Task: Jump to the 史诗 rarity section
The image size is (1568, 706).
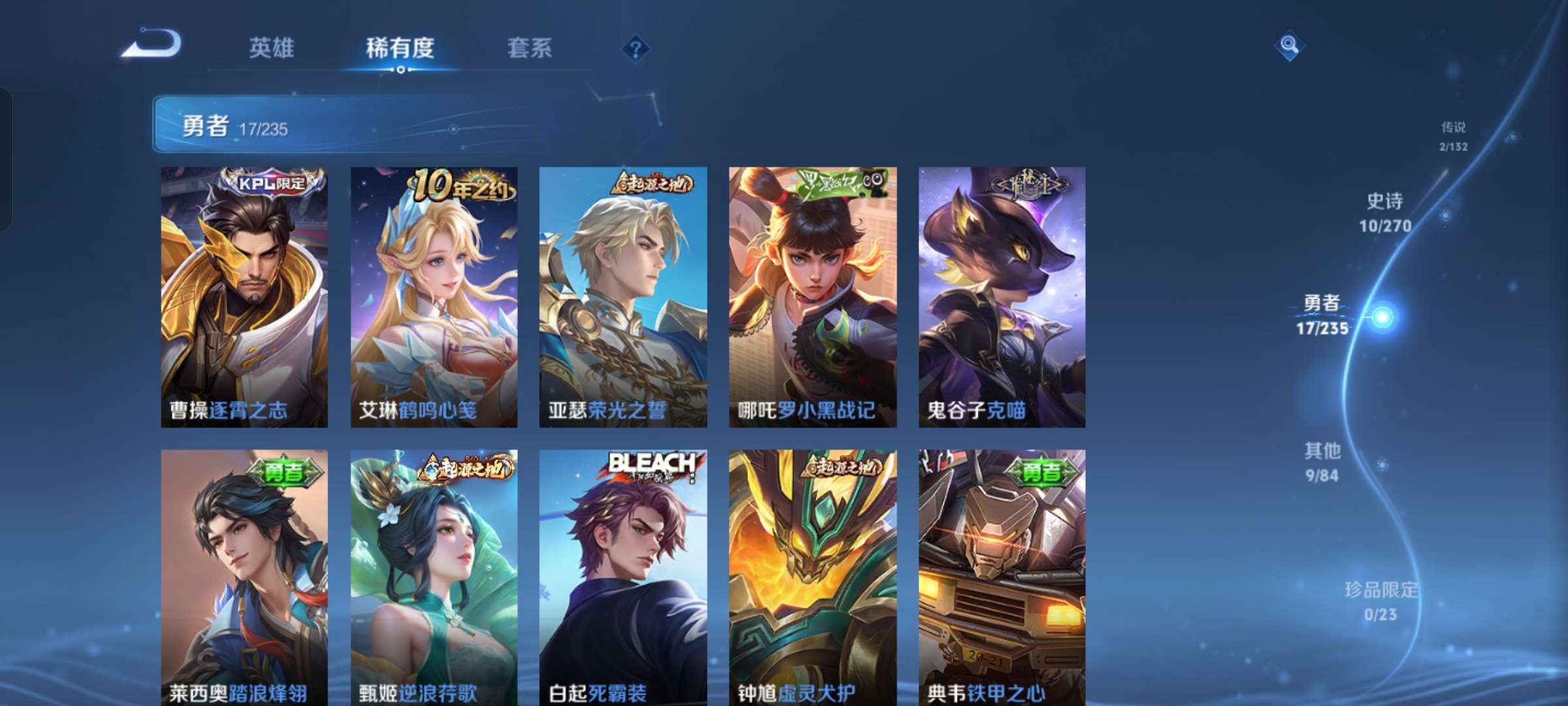Action: (1385, 212)
